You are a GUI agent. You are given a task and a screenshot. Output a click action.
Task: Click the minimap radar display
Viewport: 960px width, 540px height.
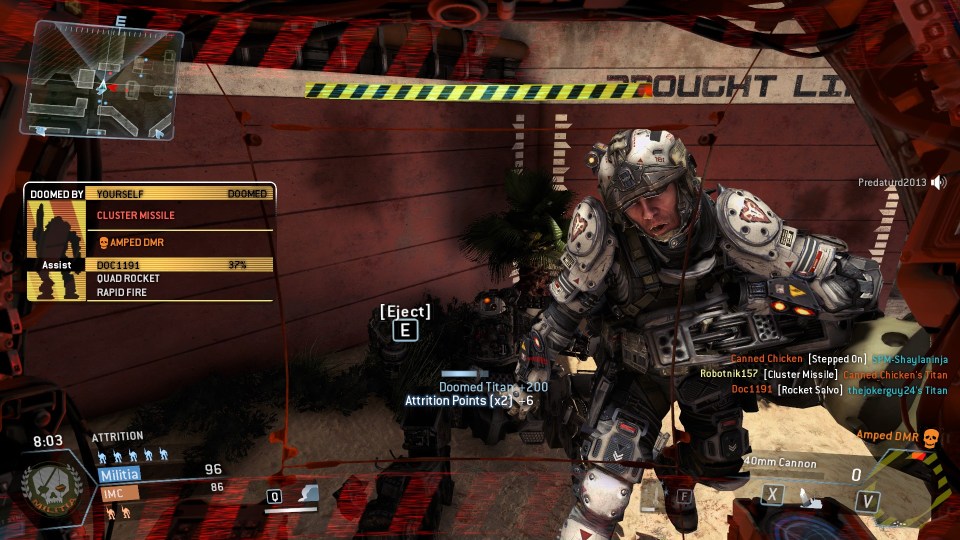[x=107, y=82]
